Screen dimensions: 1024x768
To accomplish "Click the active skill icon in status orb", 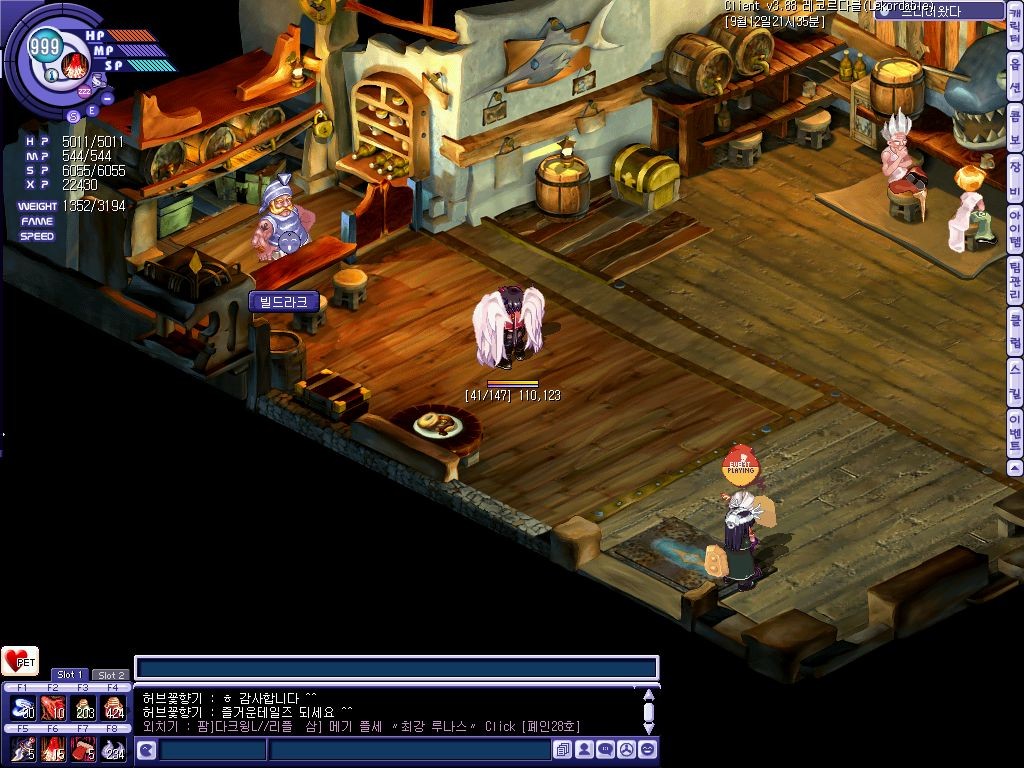I will click(x=73, y=65).
